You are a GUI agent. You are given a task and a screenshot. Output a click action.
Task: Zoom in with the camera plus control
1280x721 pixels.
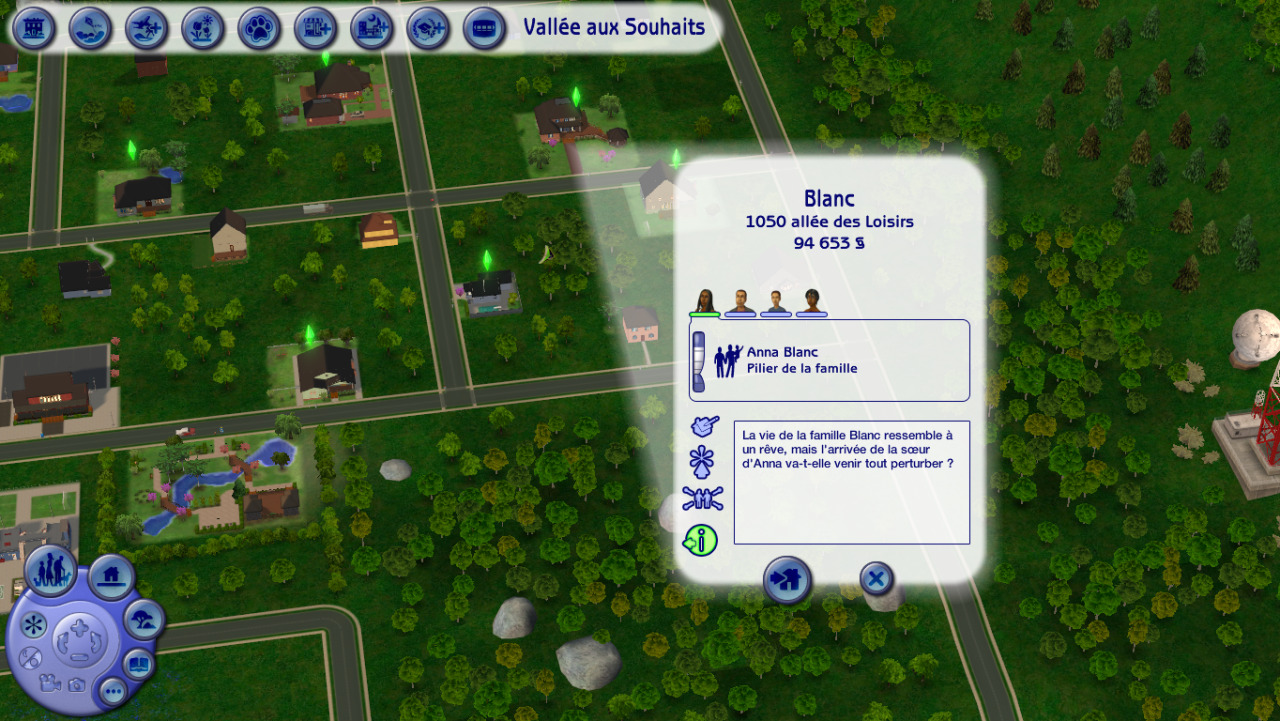coord(78,629)
